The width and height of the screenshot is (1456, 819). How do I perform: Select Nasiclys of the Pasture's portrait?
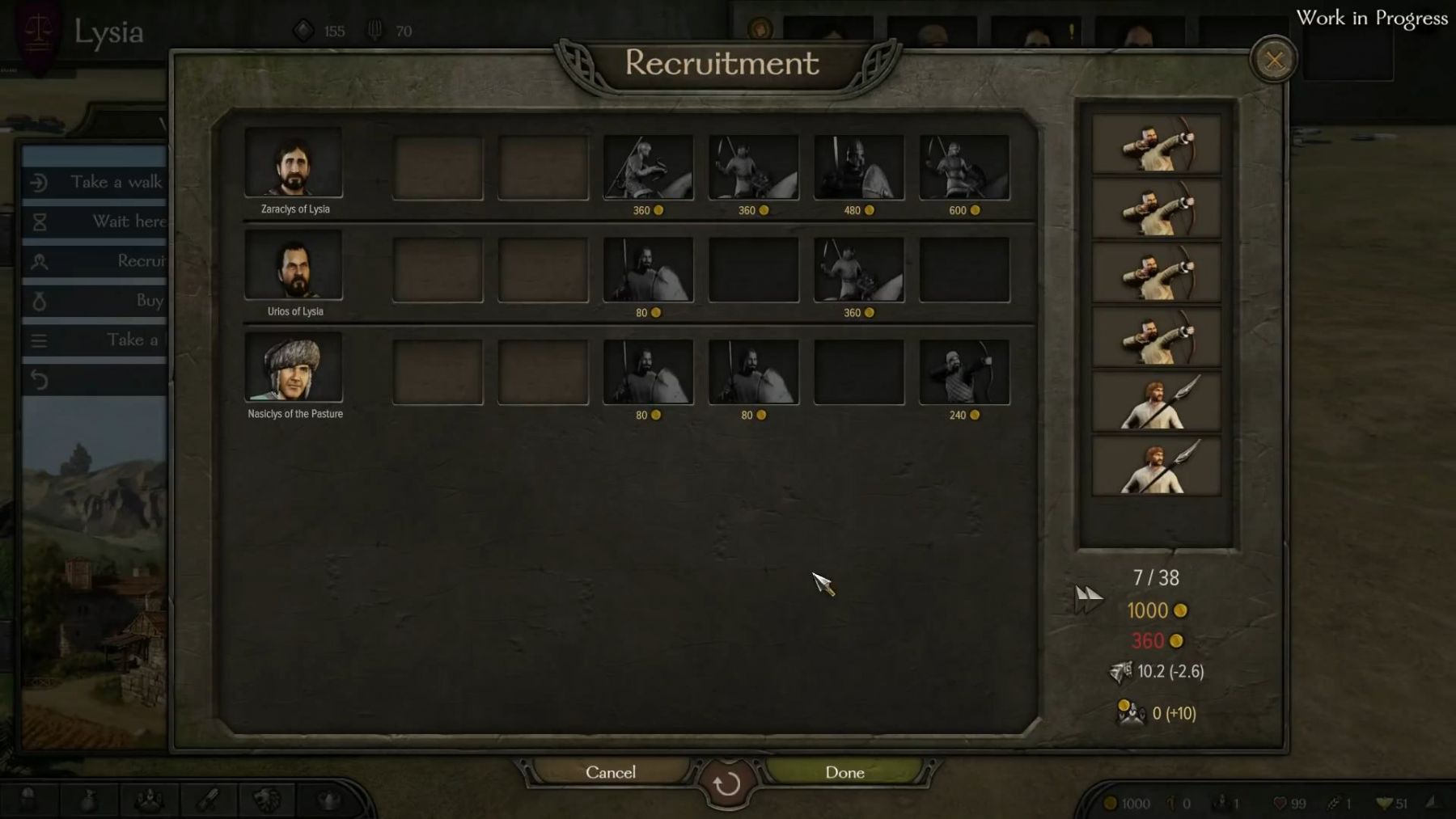294,368
